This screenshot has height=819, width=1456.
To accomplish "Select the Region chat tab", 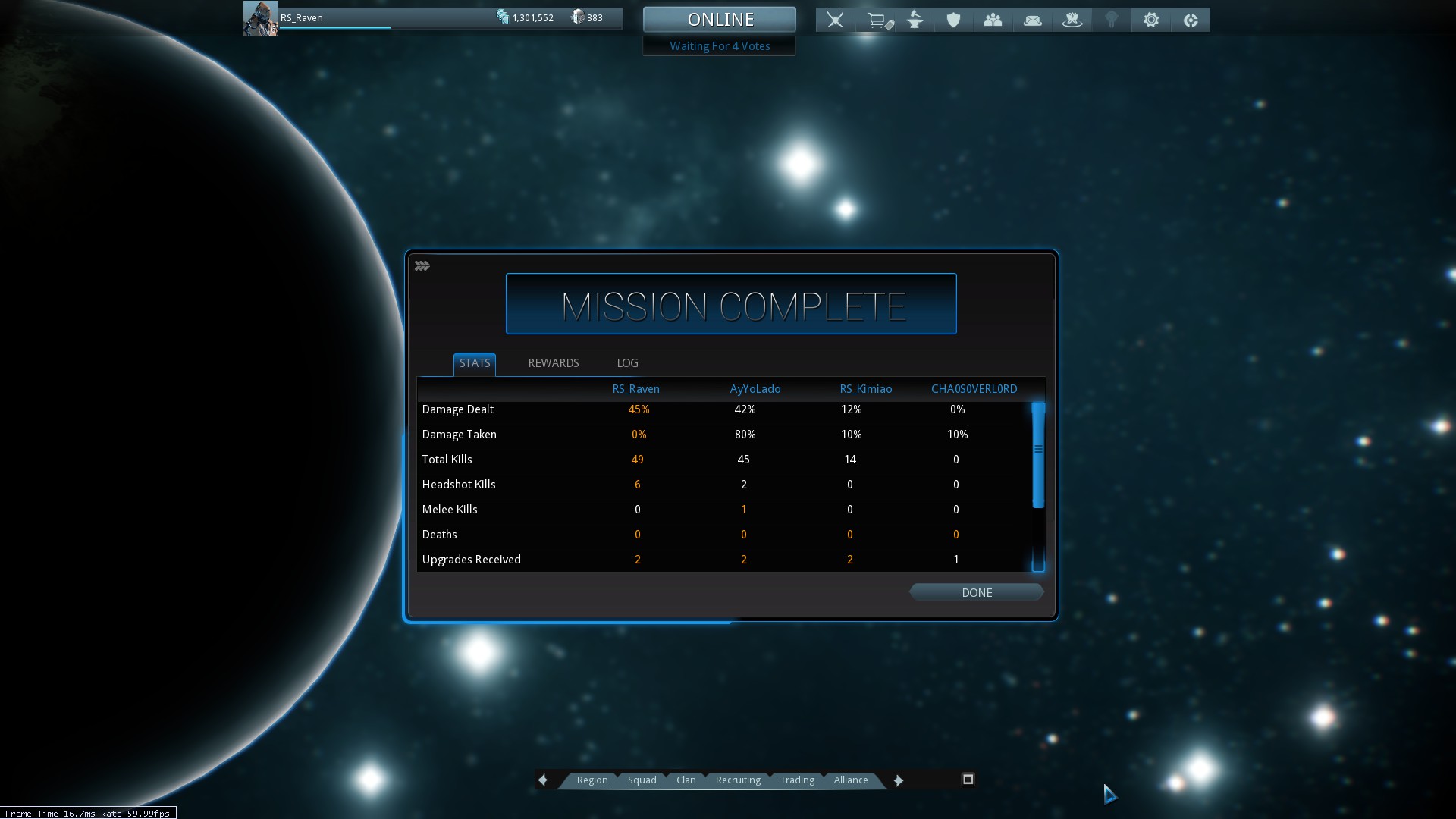I will point(592,780).
